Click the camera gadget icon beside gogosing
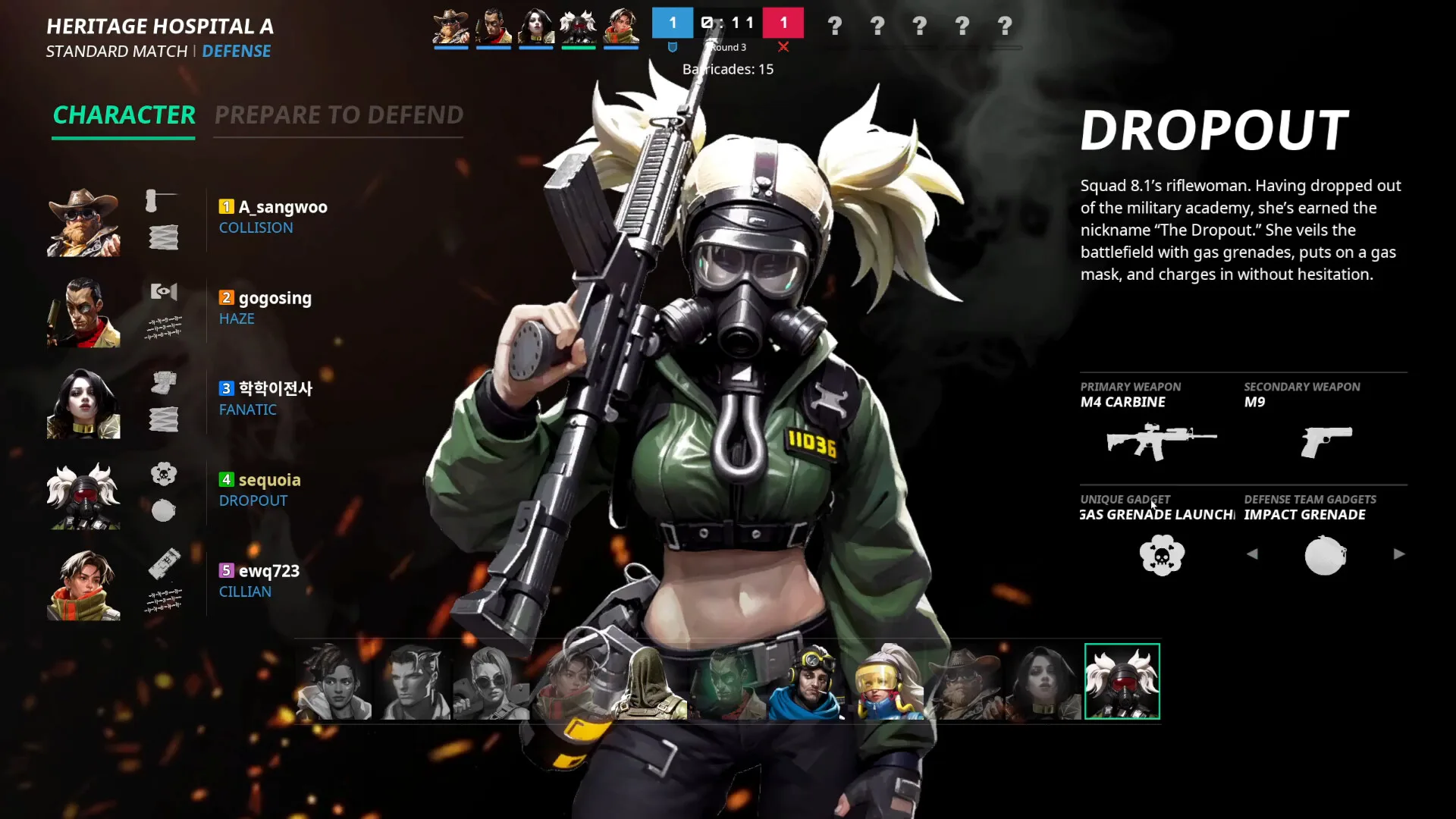The height and width of the screenshot is (819, 1456). 164,292
